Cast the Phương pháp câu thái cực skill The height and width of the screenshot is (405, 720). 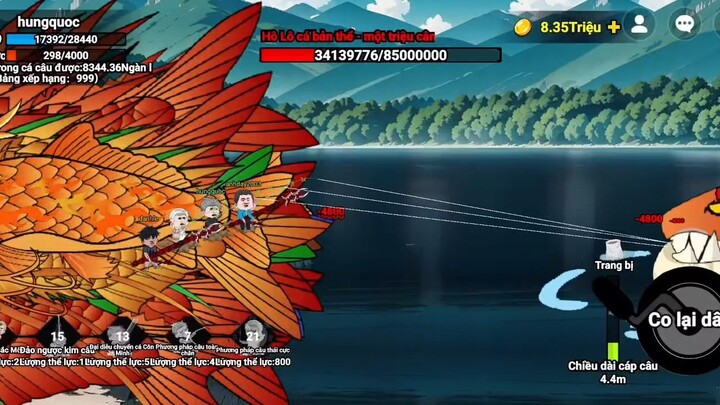point(252,338)
